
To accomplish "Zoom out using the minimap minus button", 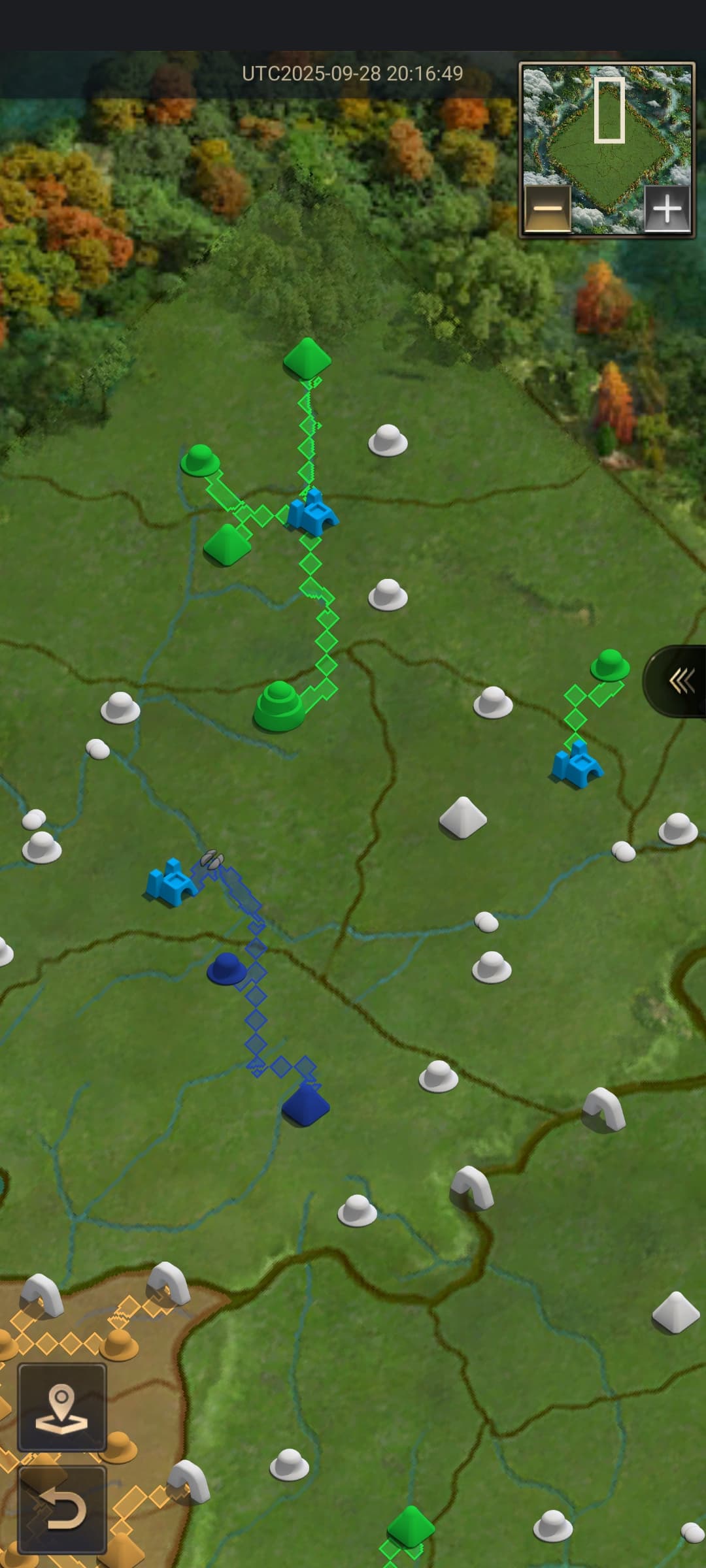I will pyautogui.click(x=548, y=209).
